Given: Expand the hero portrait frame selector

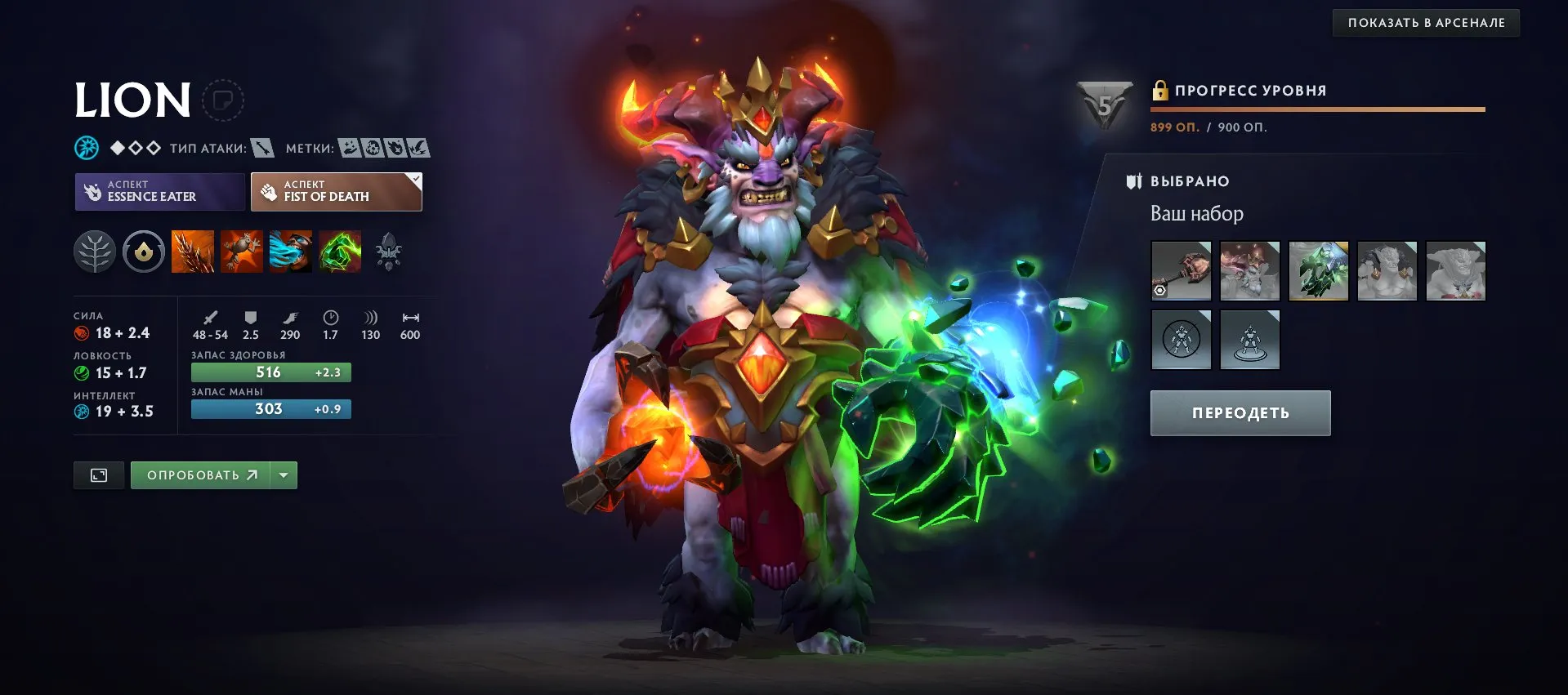Looking at the screenshot, I should click(222, 101).
